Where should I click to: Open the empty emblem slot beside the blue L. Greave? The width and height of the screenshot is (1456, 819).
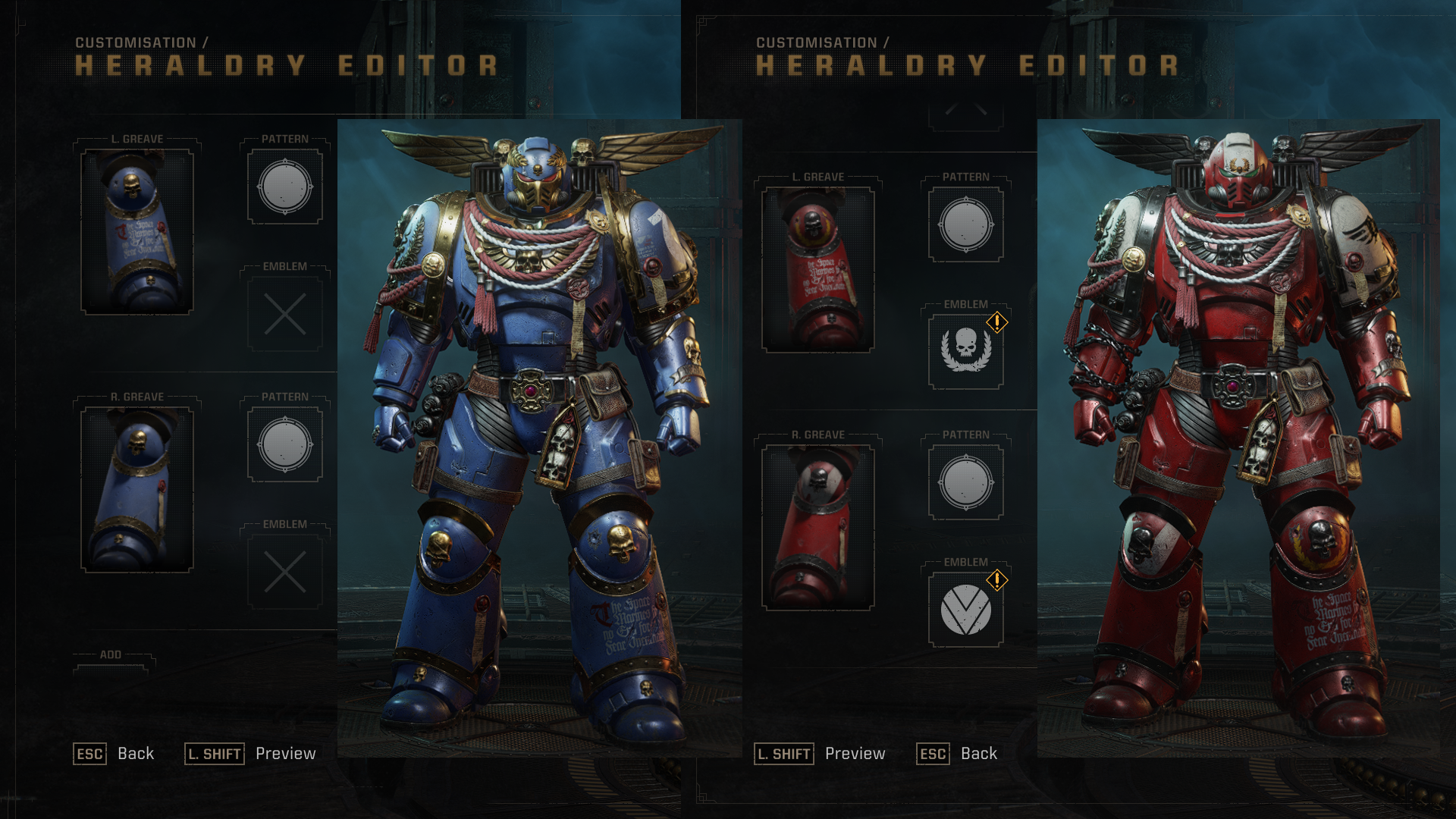tap(285, 314)
